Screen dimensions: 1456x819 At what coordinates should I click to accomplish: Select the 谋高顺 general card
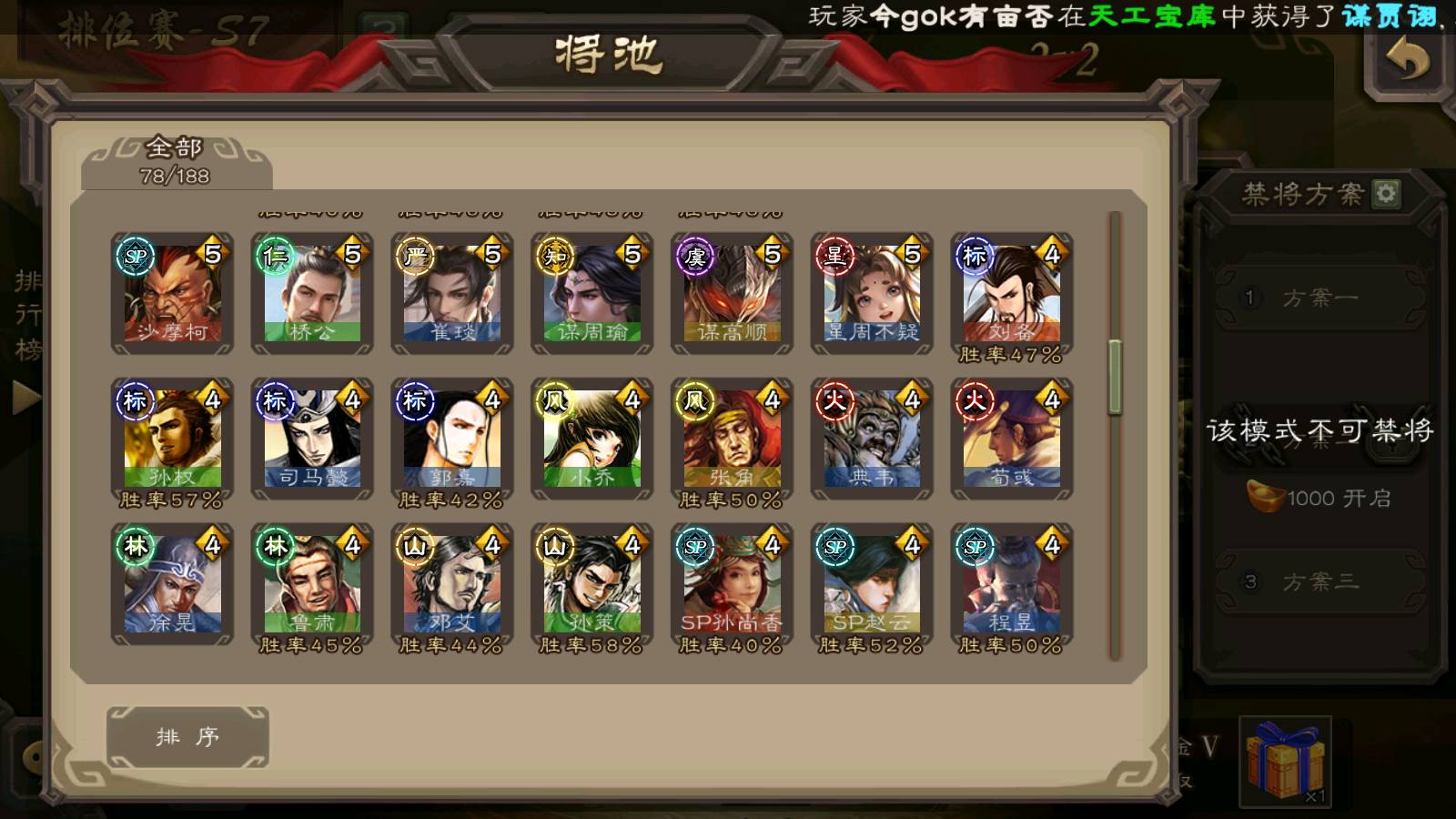(x=733, y=293)
